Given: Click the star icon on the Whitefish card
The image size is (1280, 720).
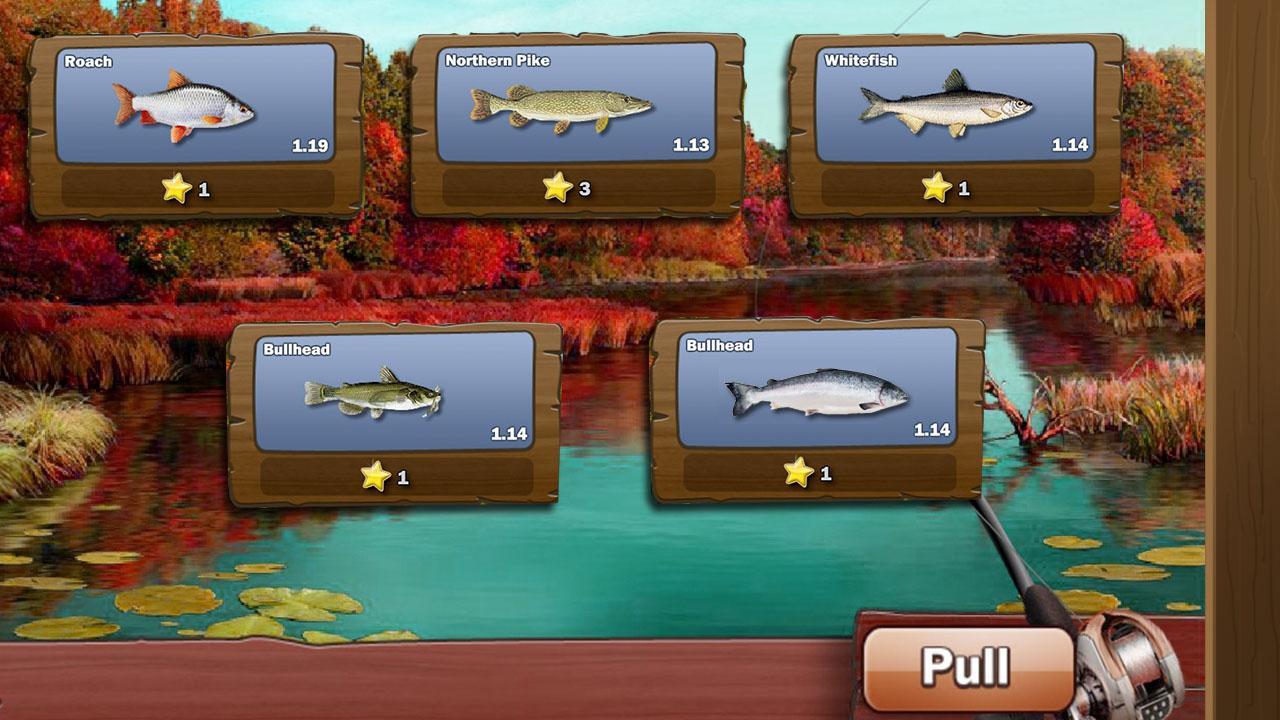Looking at the screenshot, I should tap(936, 185).
